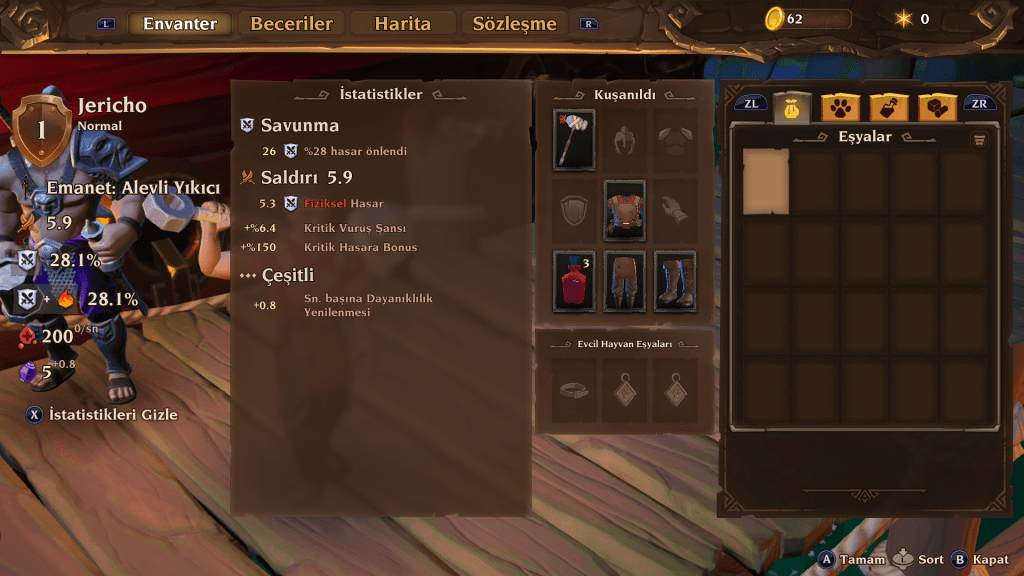1024x576 pixels.
Task: Switch to the Harita tab
Action: [x=402, y=24]
